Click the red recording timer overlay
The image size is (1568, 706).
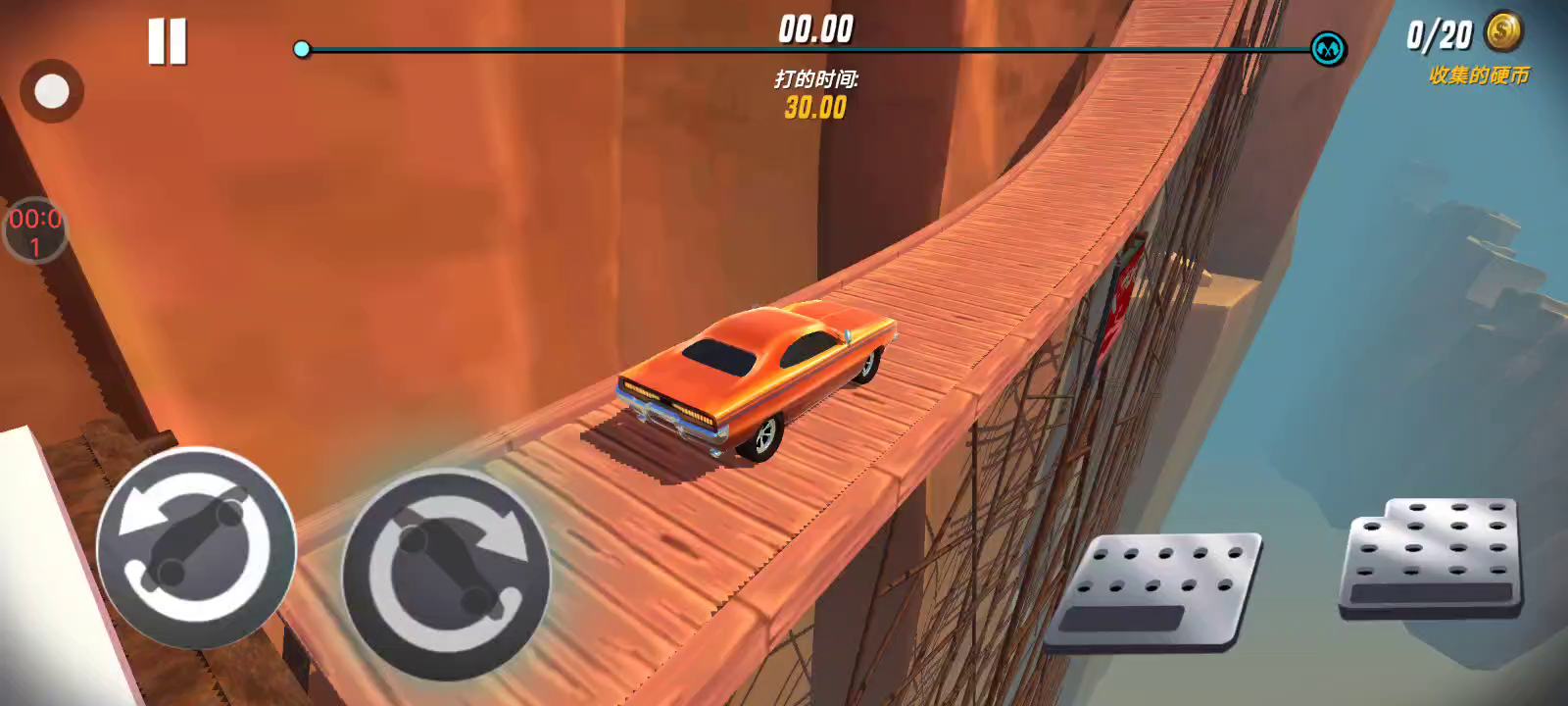coord(35,231)
